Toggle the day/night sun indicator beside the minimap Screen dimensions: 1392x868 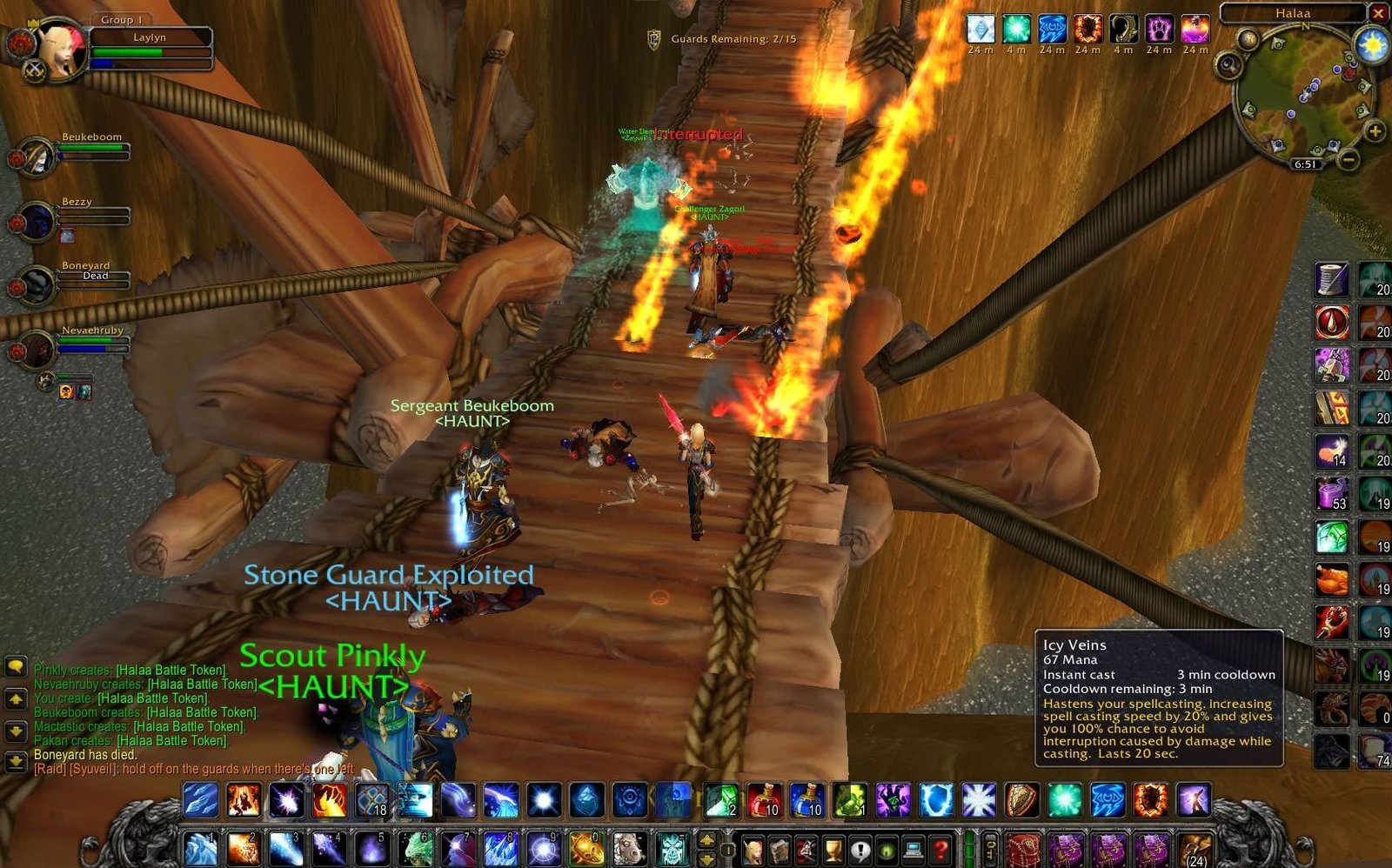(1371, 42)
